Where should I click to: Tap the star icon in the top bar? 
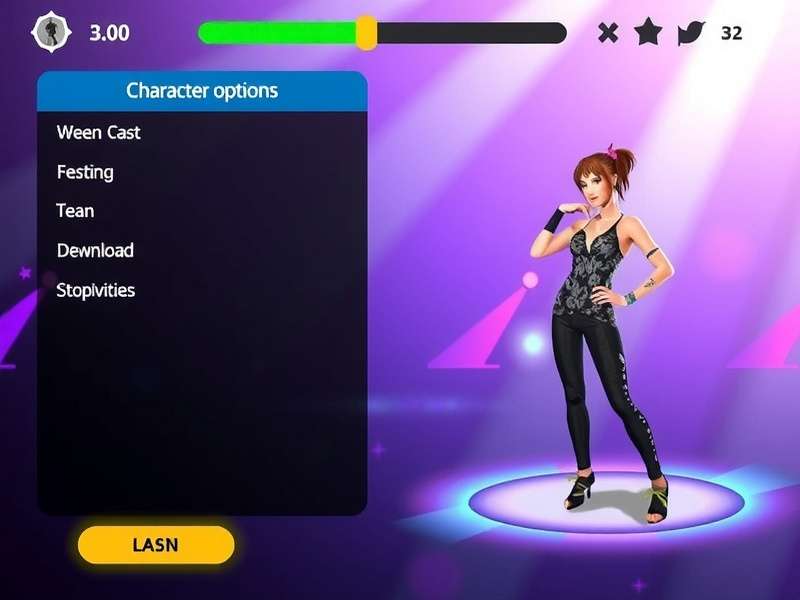point(648,33)
